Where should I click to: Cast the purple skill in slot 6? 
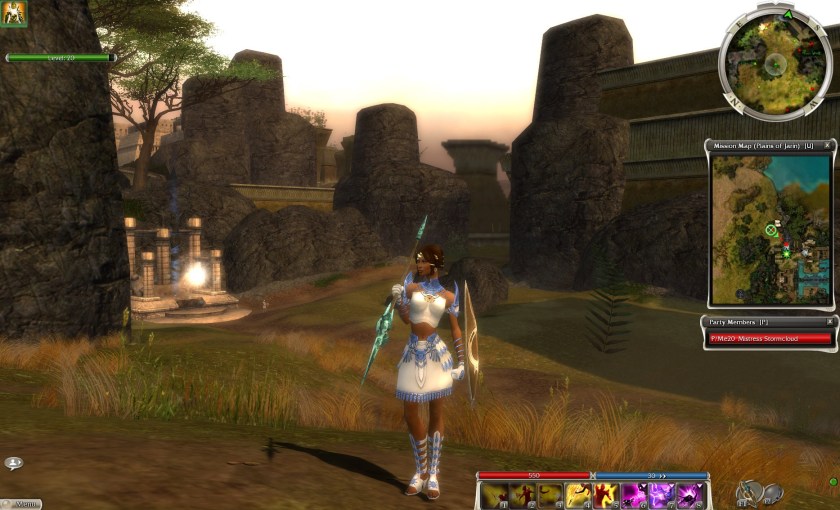(x=634, y=495)
